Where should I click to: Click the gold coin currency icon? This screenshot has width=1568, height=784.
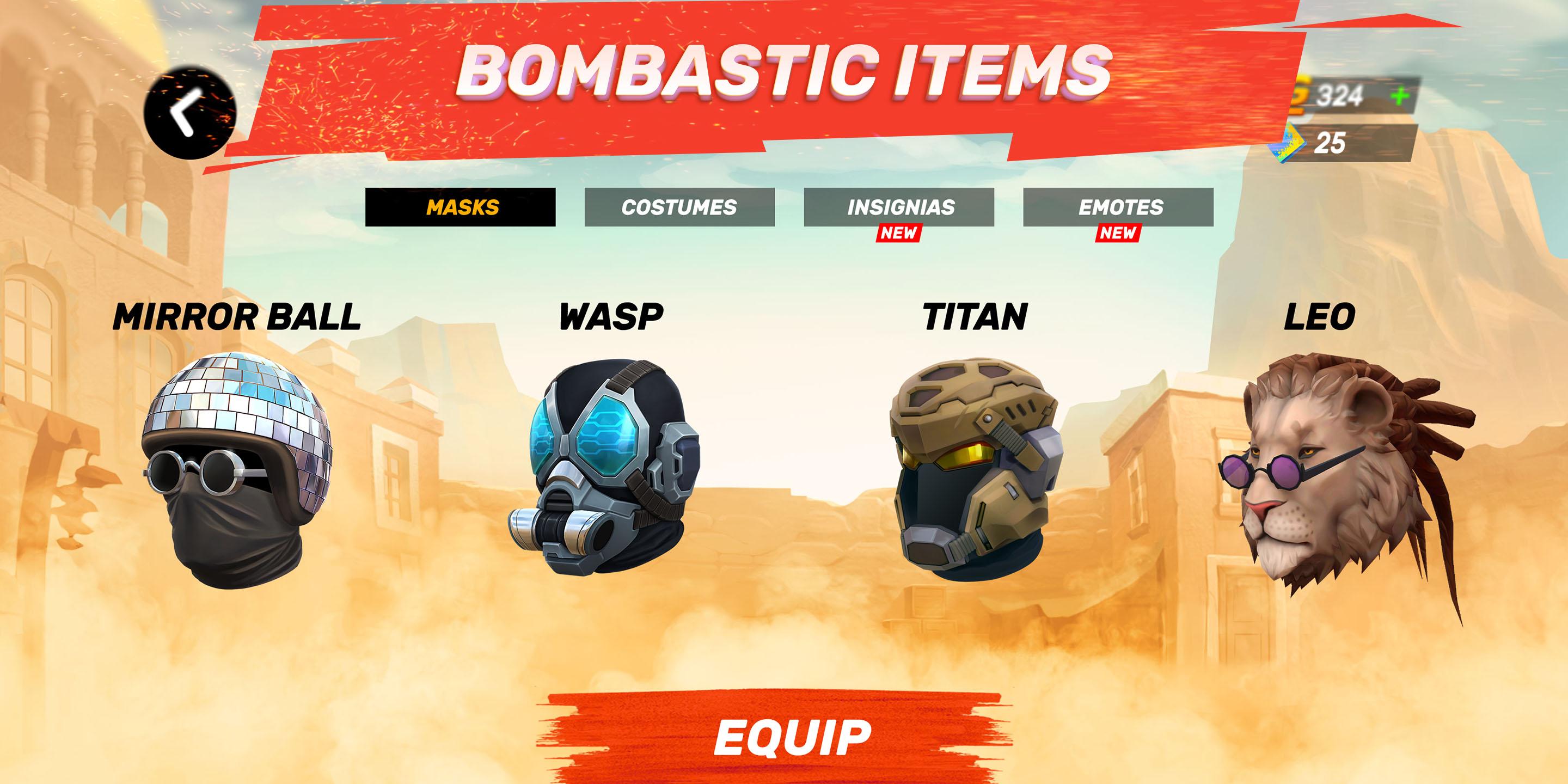1302,93
